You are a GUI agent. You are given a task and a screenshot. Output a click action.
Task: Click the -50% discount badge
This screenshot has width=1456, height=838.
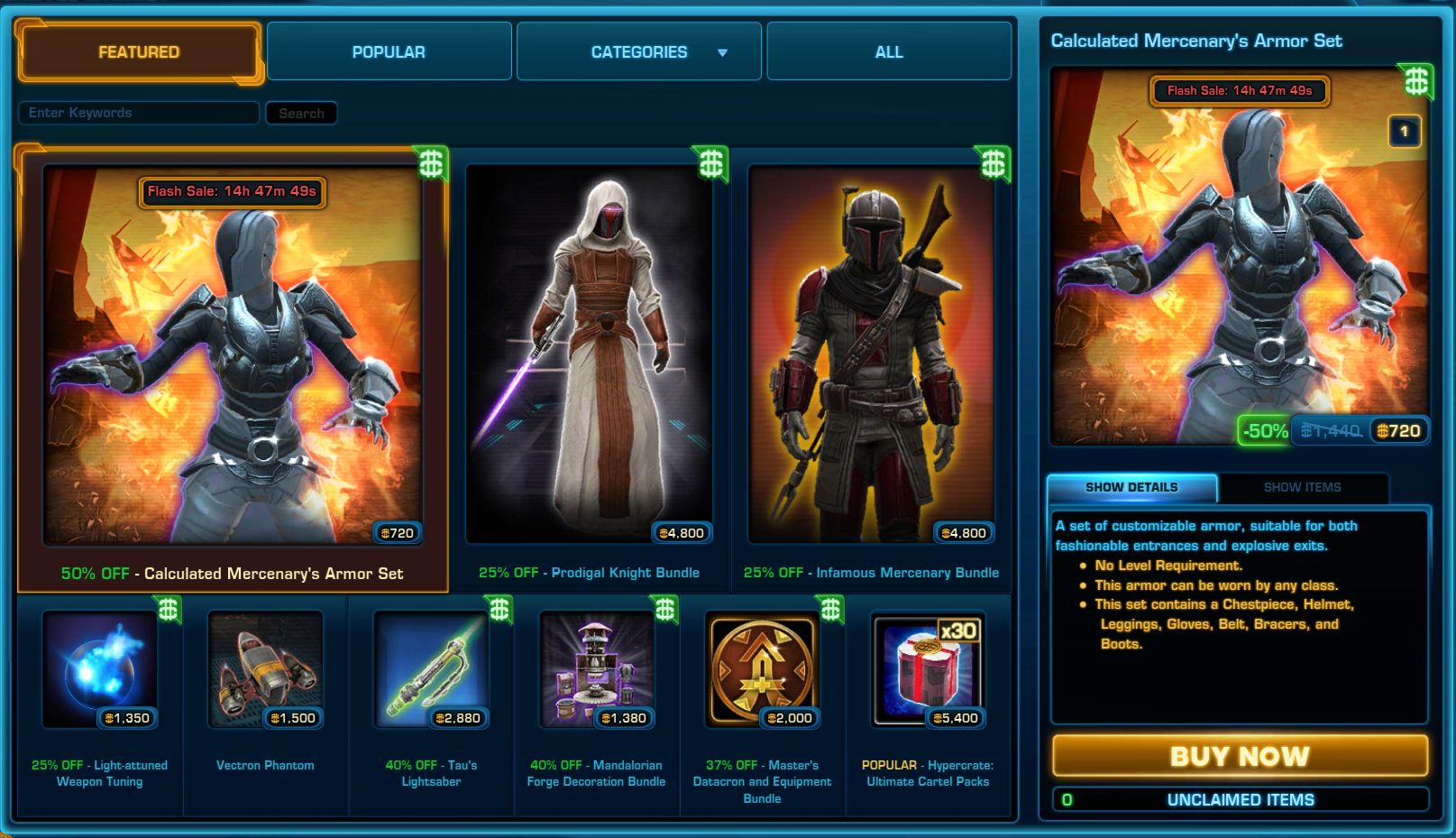pos(1265,430)
